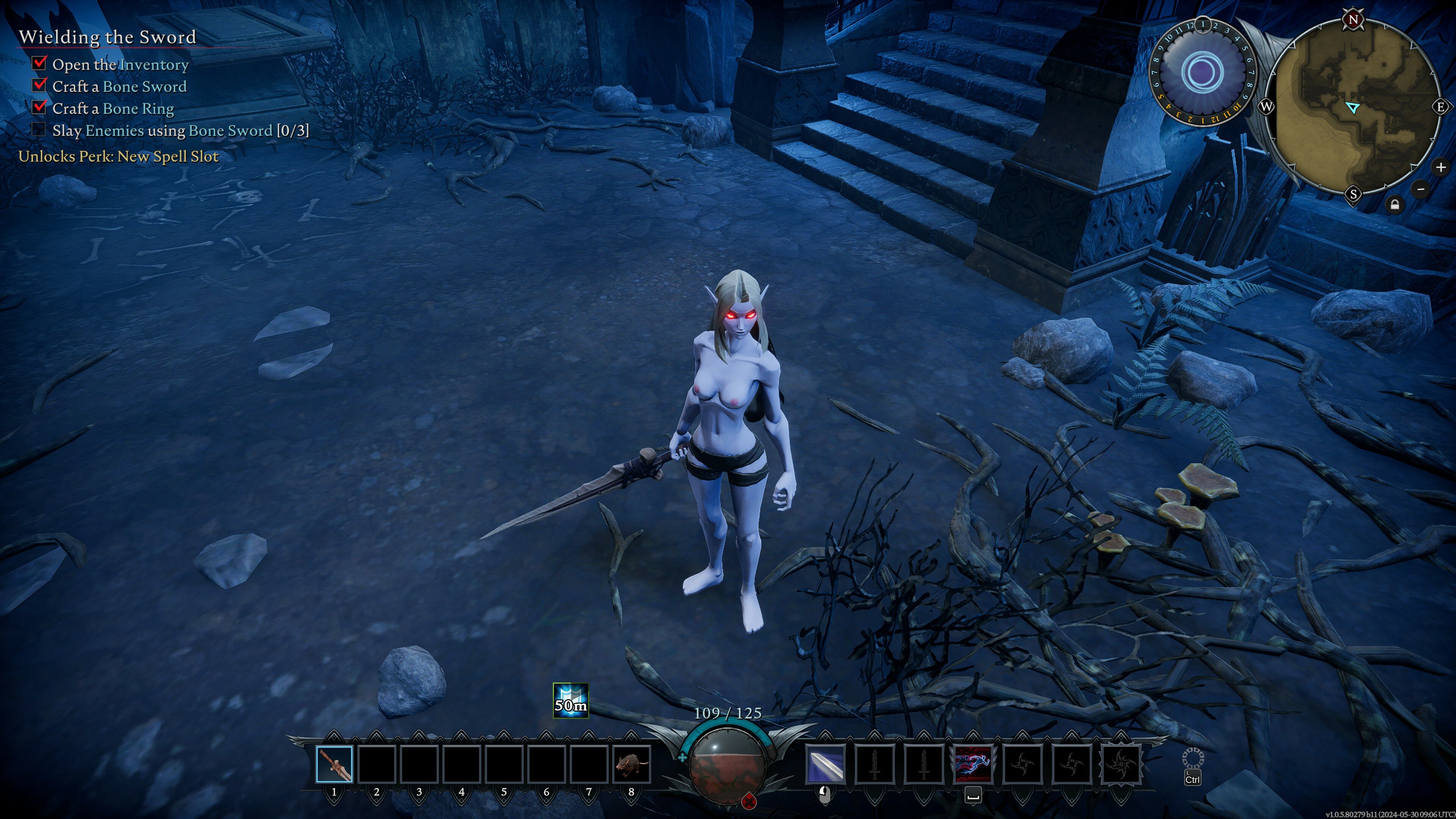Toggle the minimap rotation lock
Image resolution: width=1456 pixels, height=819 pixels.
click(x=1395, y=205)
